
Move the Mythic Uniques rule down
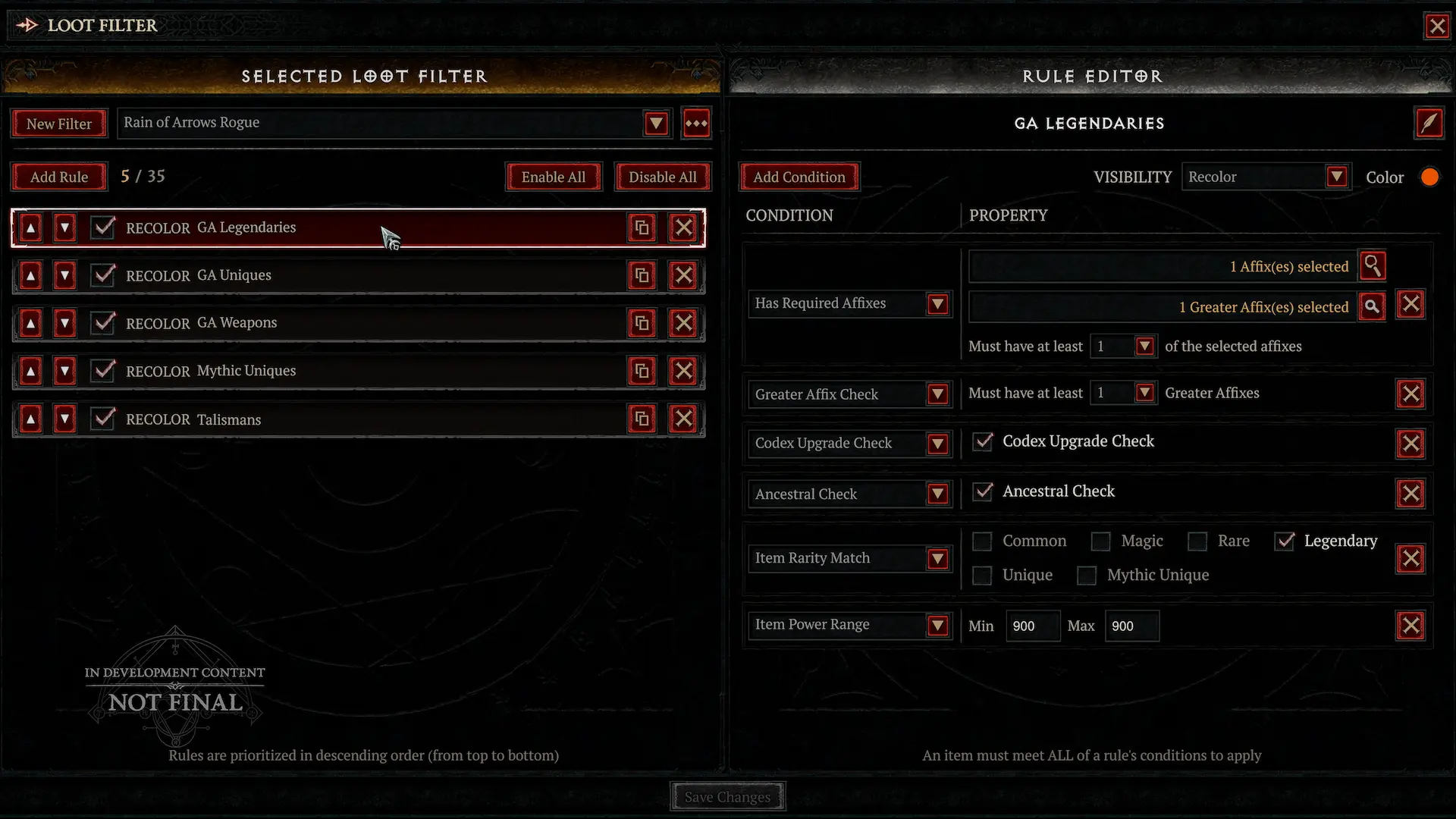coord(64,371)
